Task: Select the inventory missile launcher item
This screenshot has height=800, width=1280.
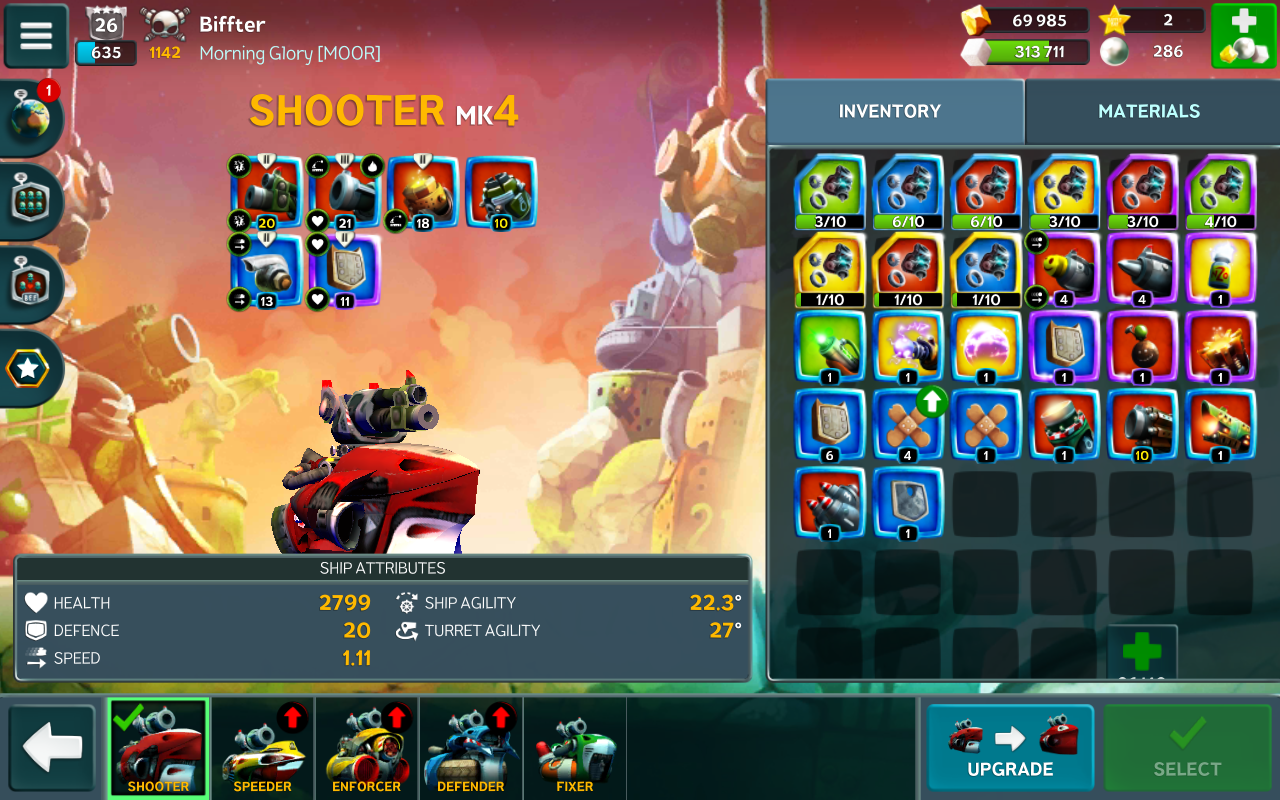Action: point(830,502)
